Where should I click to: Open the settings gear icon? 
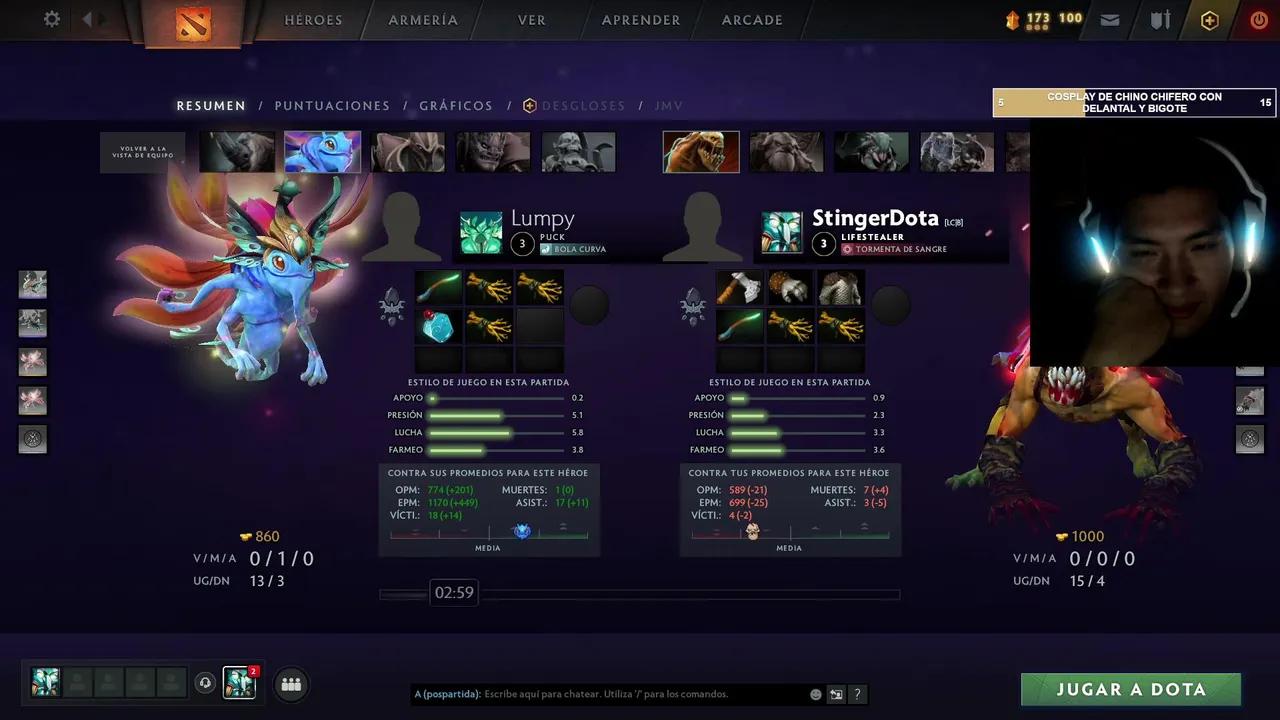click(x=52, y=19)
